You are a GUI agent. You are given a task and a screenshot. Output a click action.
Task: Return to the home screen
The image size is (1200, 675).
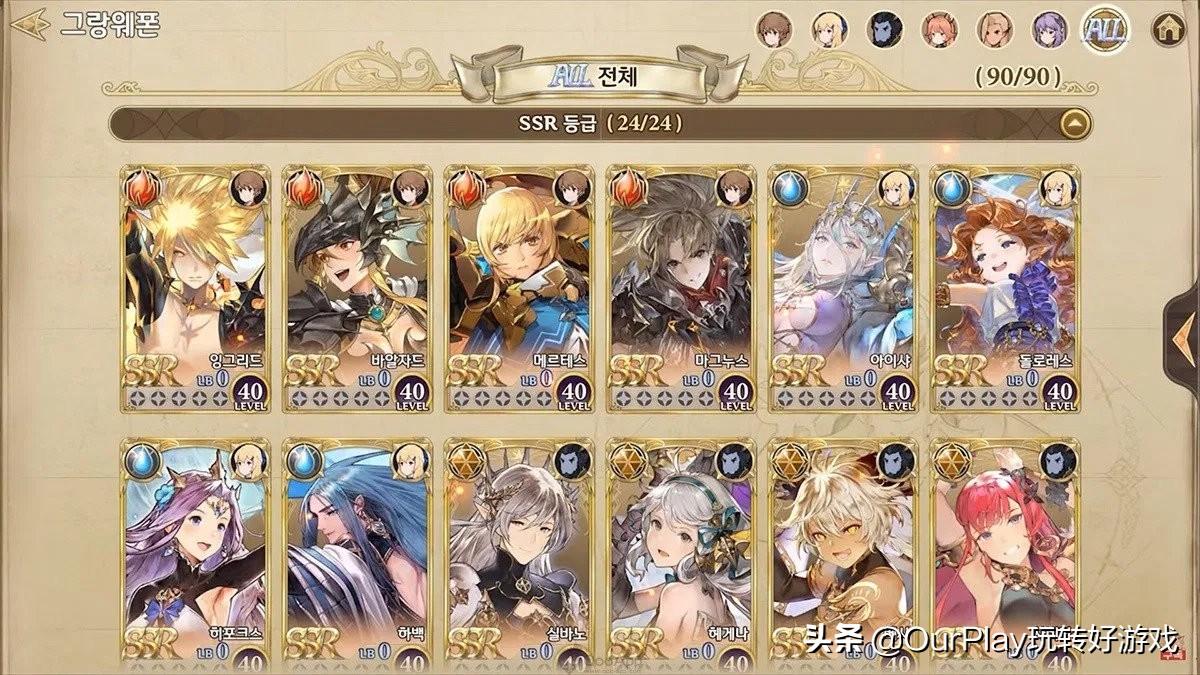point(1165,29)
